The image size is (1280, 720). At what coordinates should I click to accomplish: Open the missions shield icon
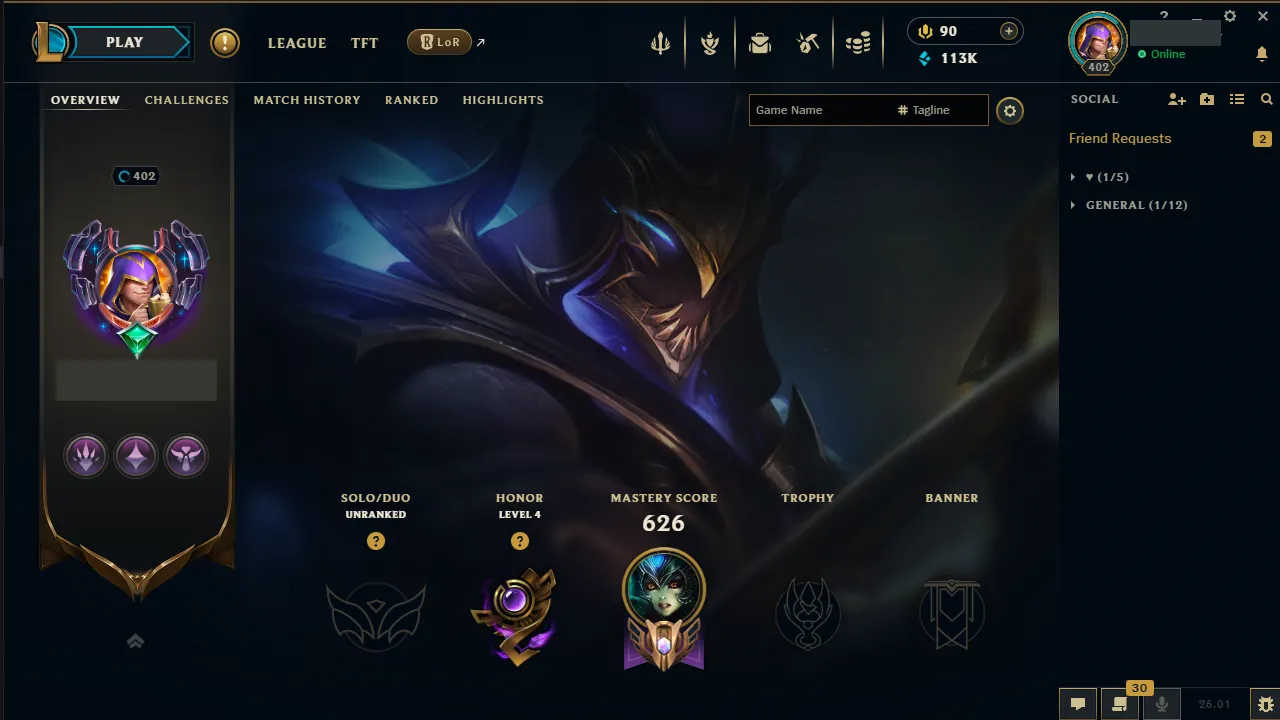click(710, 42)
